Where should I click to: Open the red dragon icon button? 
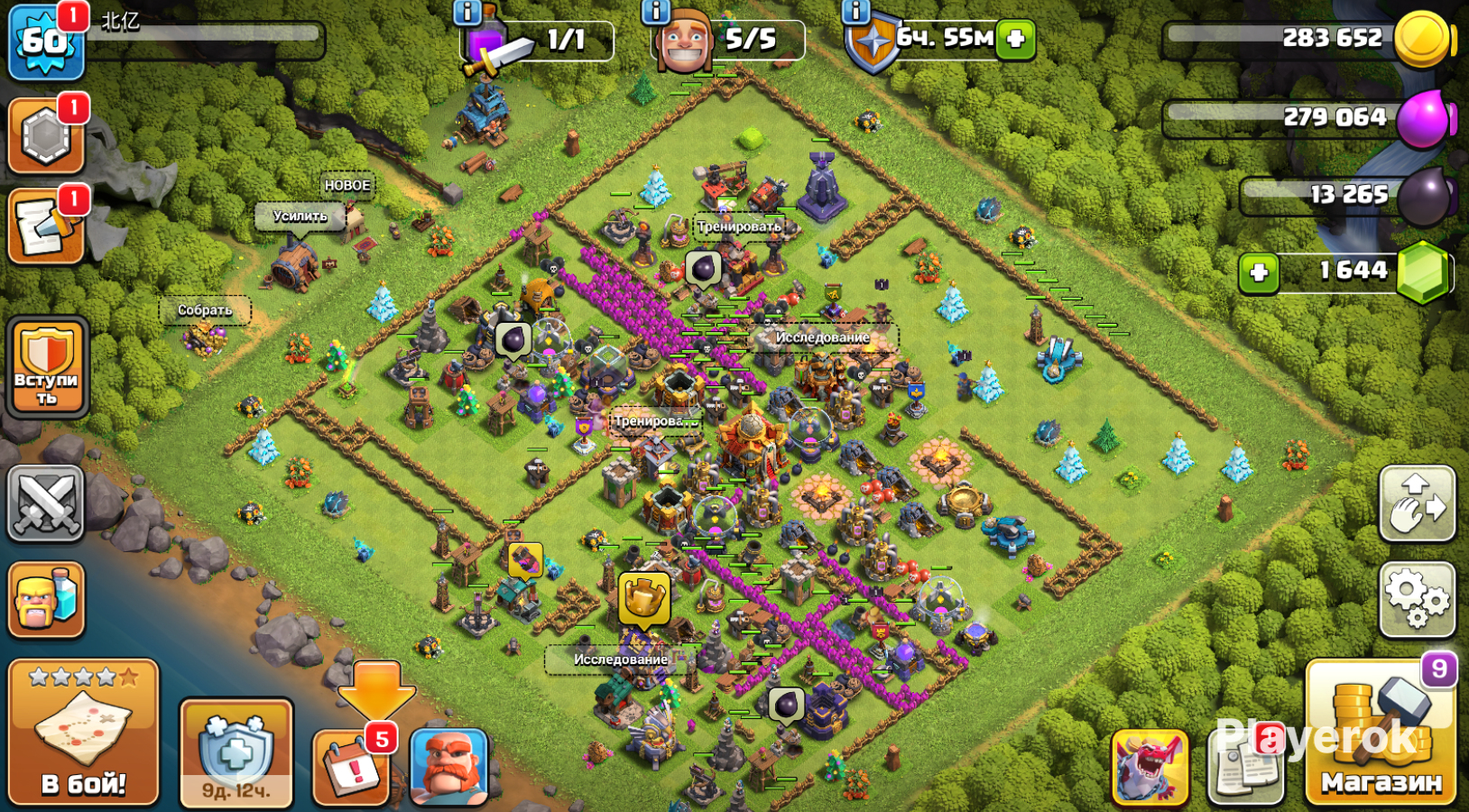click(x=1150, y=767)
